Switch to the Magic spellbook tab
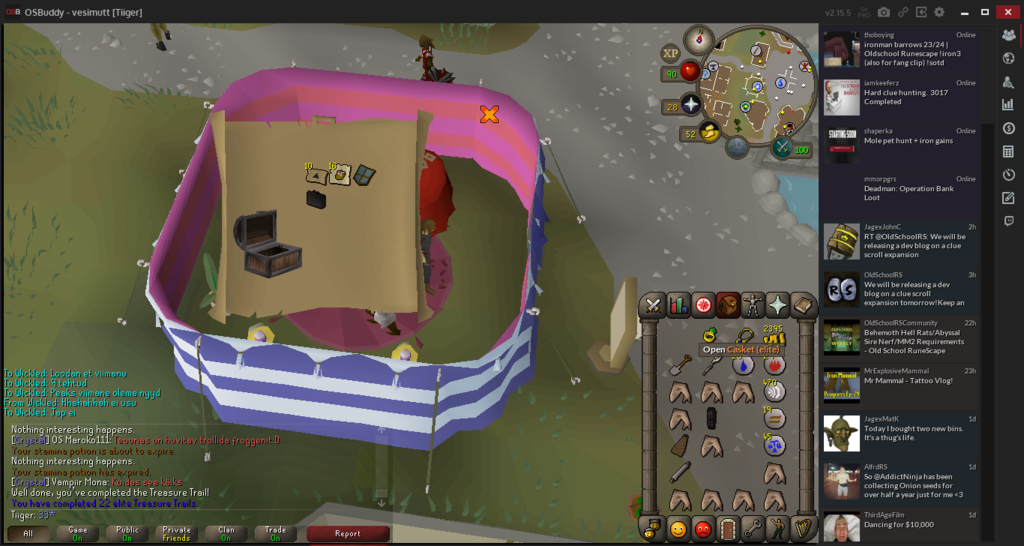The height and width of the screenshot is (546, 1024). (803, 305)
